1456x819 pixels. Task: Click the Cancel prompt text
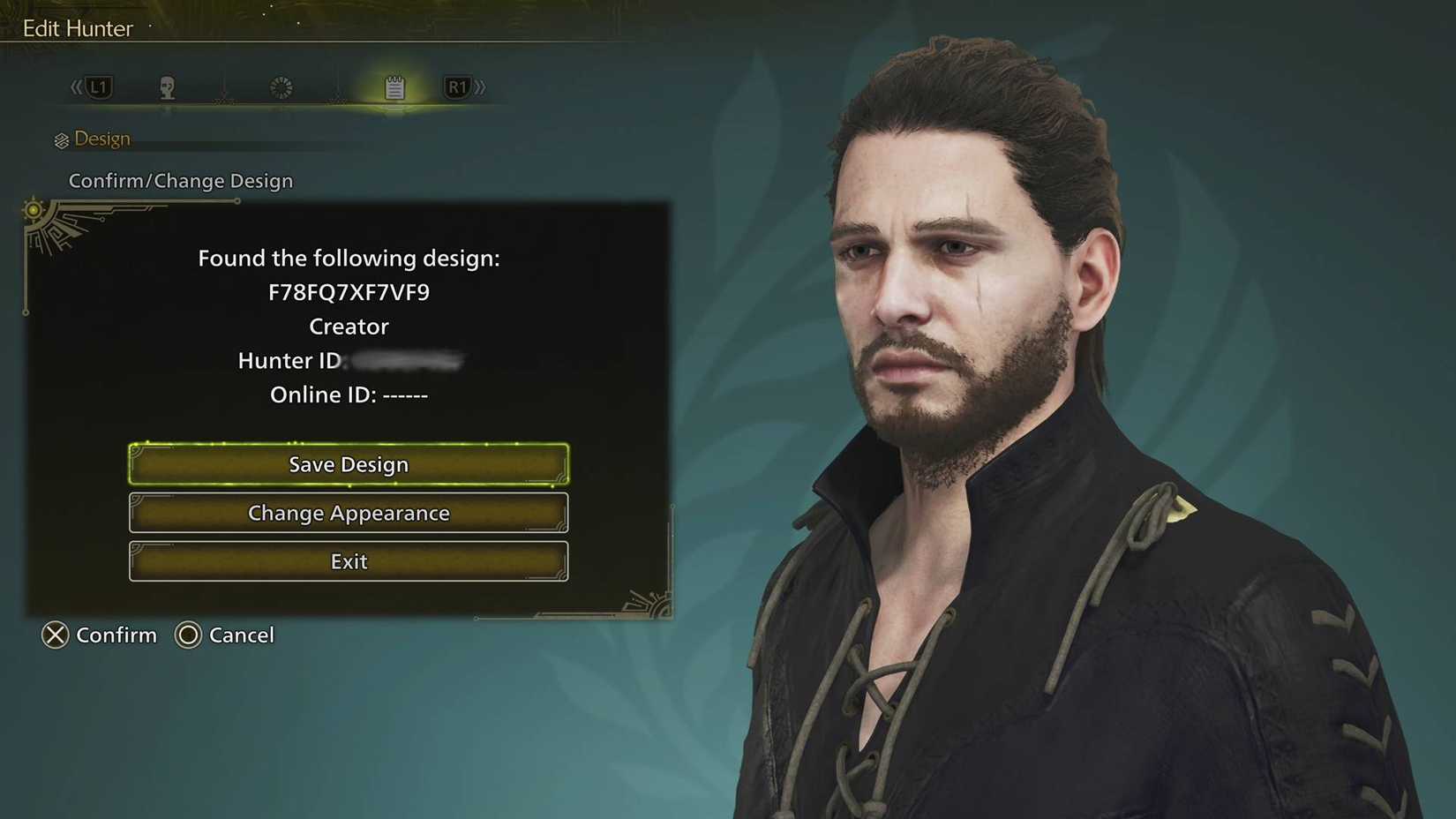[x=242, y=635]
